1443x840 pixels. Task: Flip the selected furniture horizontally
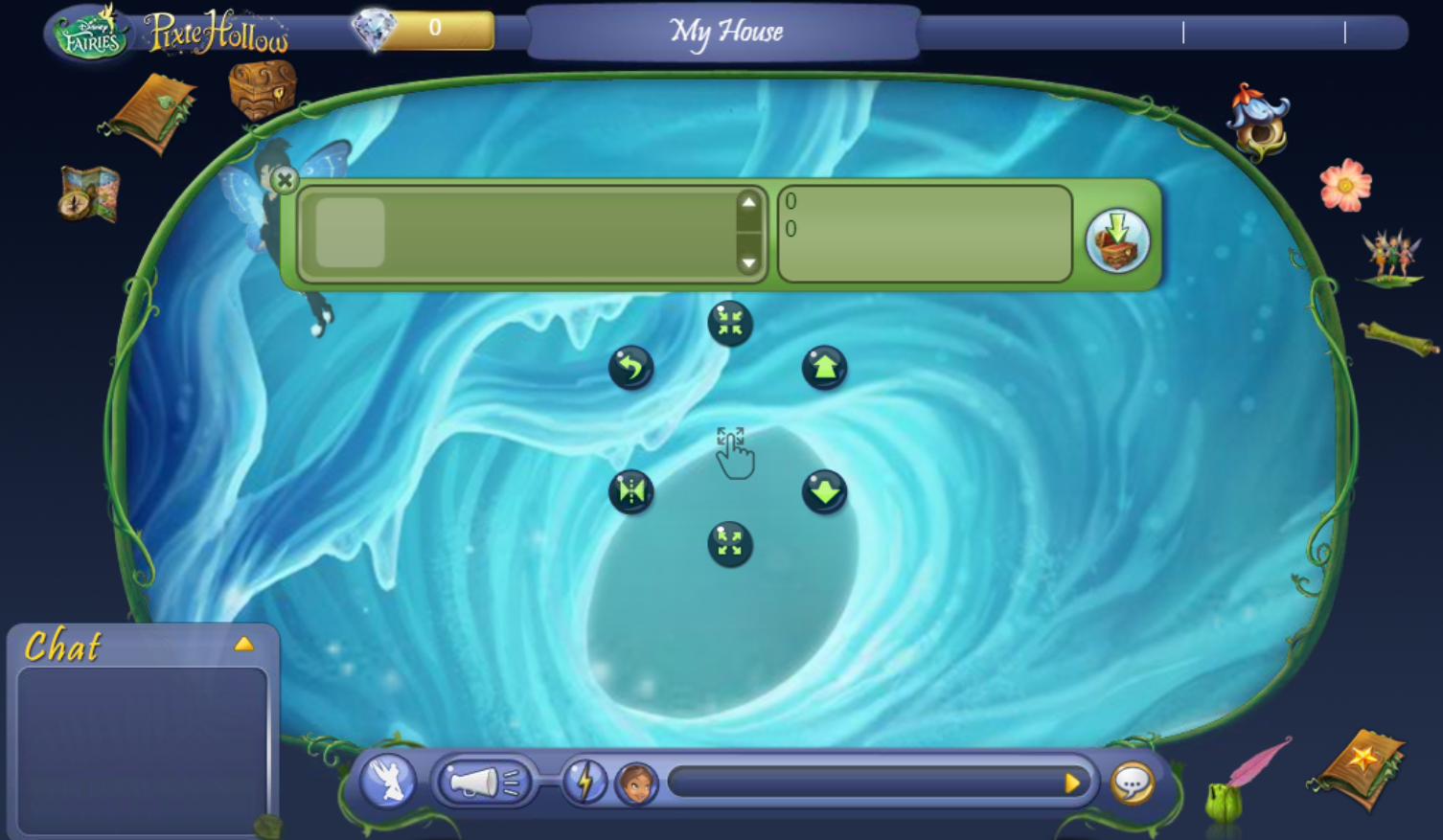click(630, 490)
